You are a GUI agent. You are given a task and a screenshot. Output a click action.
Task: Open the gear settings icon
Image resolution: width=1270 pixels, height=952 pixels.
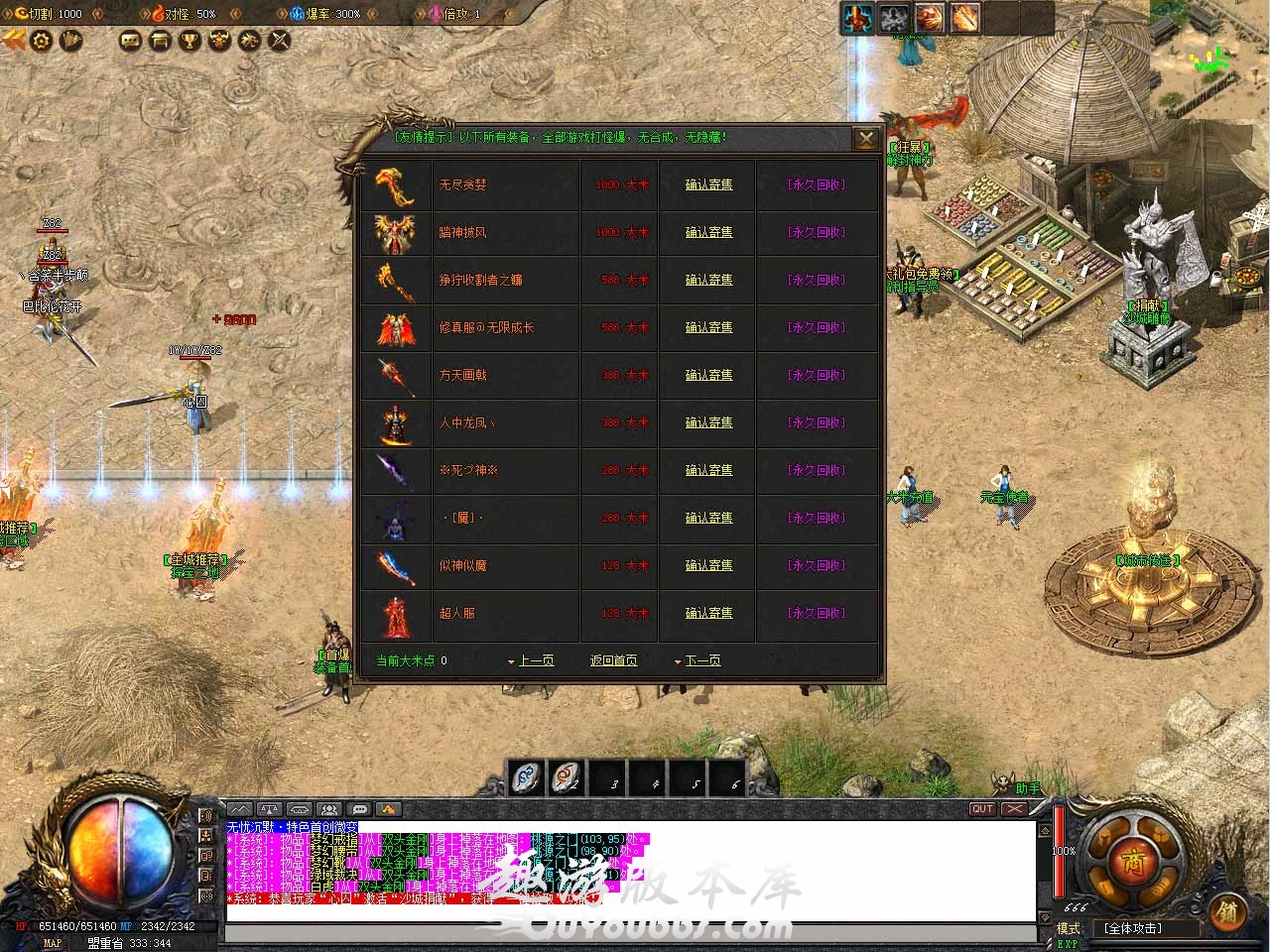pyautogui.click(x=42, y=41)
